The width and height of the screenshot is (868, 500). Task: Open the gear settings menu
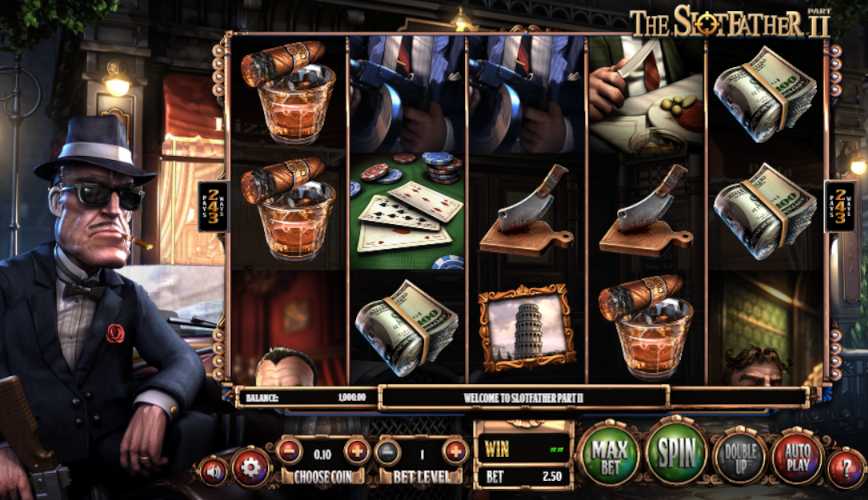point(251,467)
